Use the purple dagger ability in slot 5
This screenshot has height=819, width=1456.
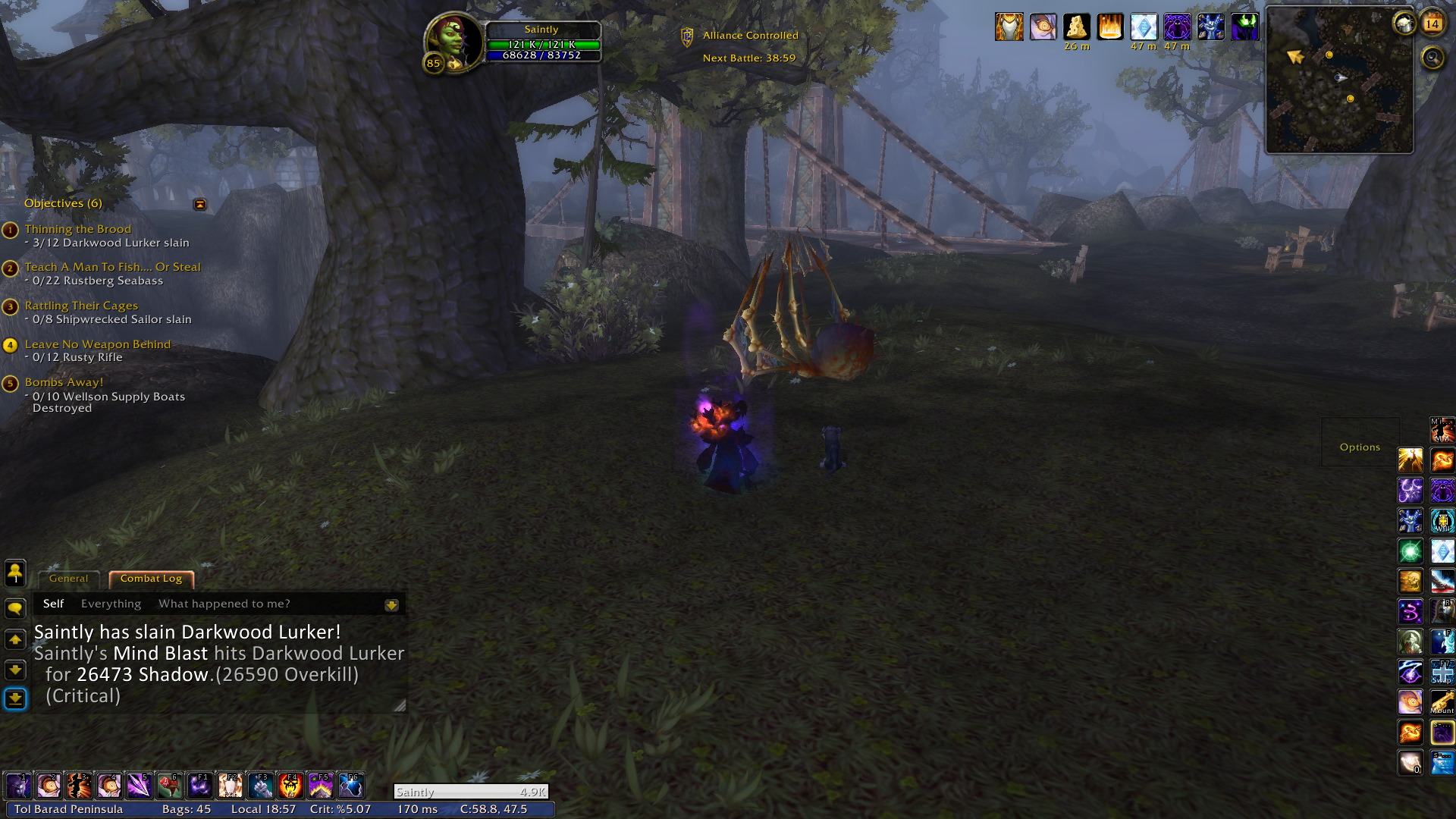click(x=140, y=786)
